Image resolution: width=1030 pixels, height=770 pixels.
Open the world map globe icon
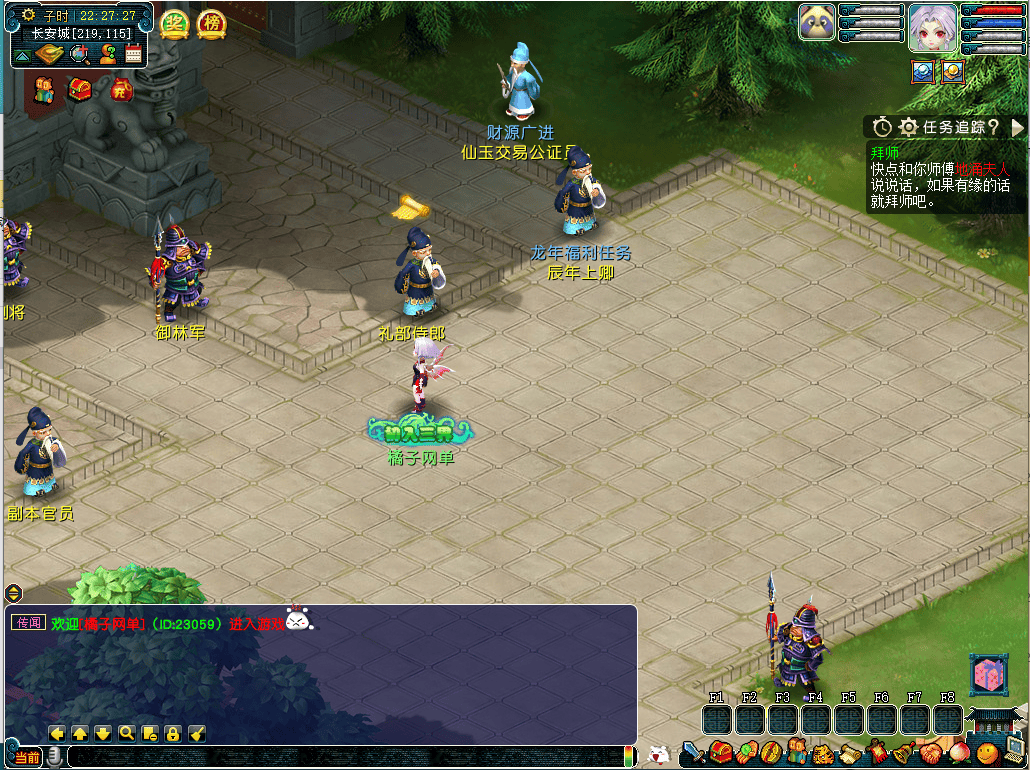click(x=80, y=55)
